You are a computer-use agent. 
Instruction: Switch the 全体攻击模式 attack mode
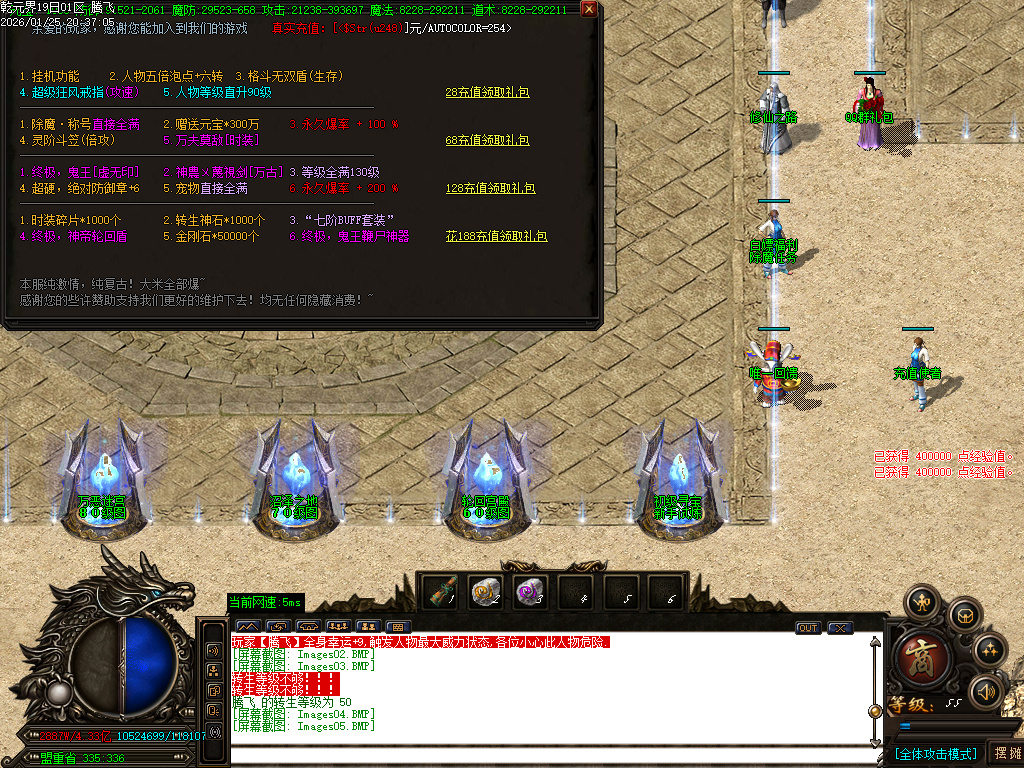click(936, 753)
